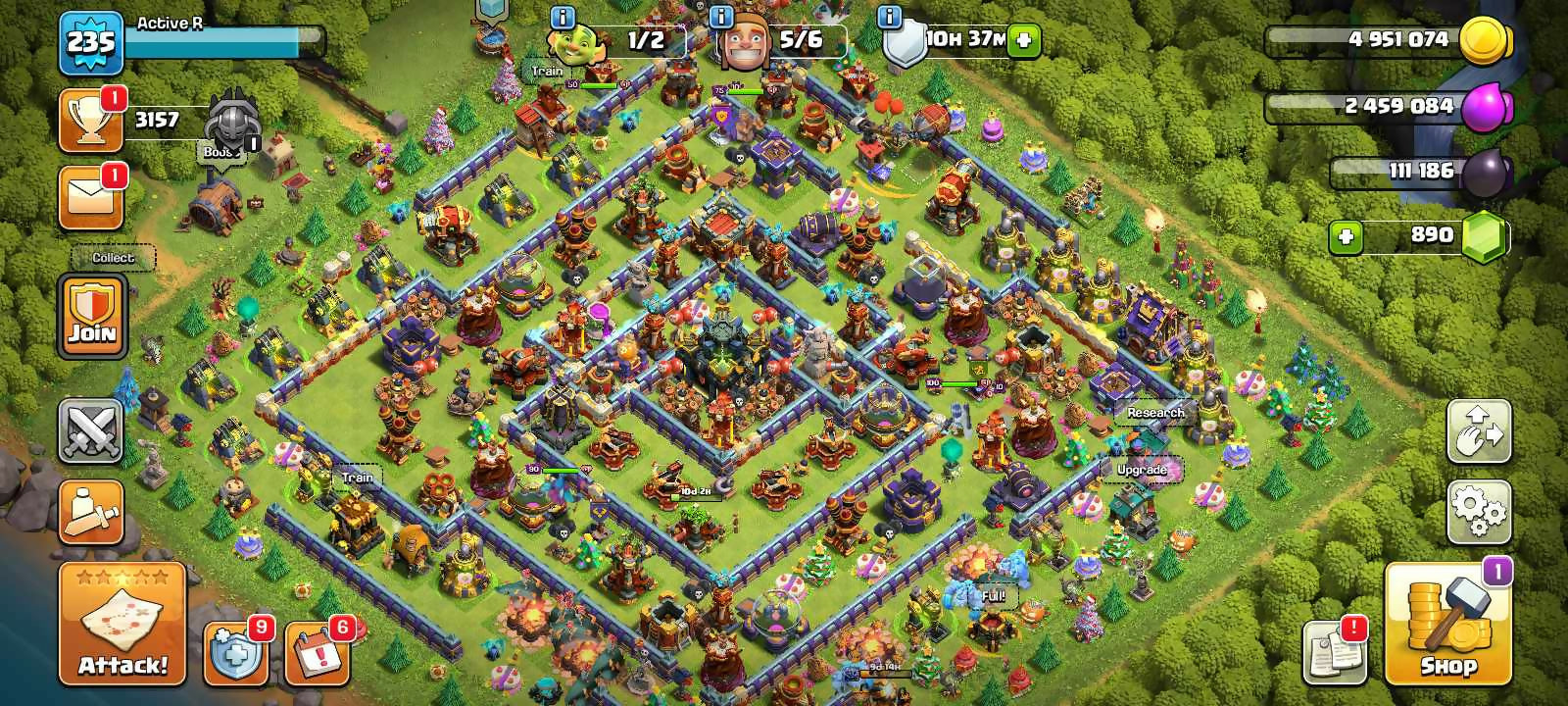Open the army training button
Image resolution: width=1568 pixels, height=706 pixels.
click(x=91, y=511)
